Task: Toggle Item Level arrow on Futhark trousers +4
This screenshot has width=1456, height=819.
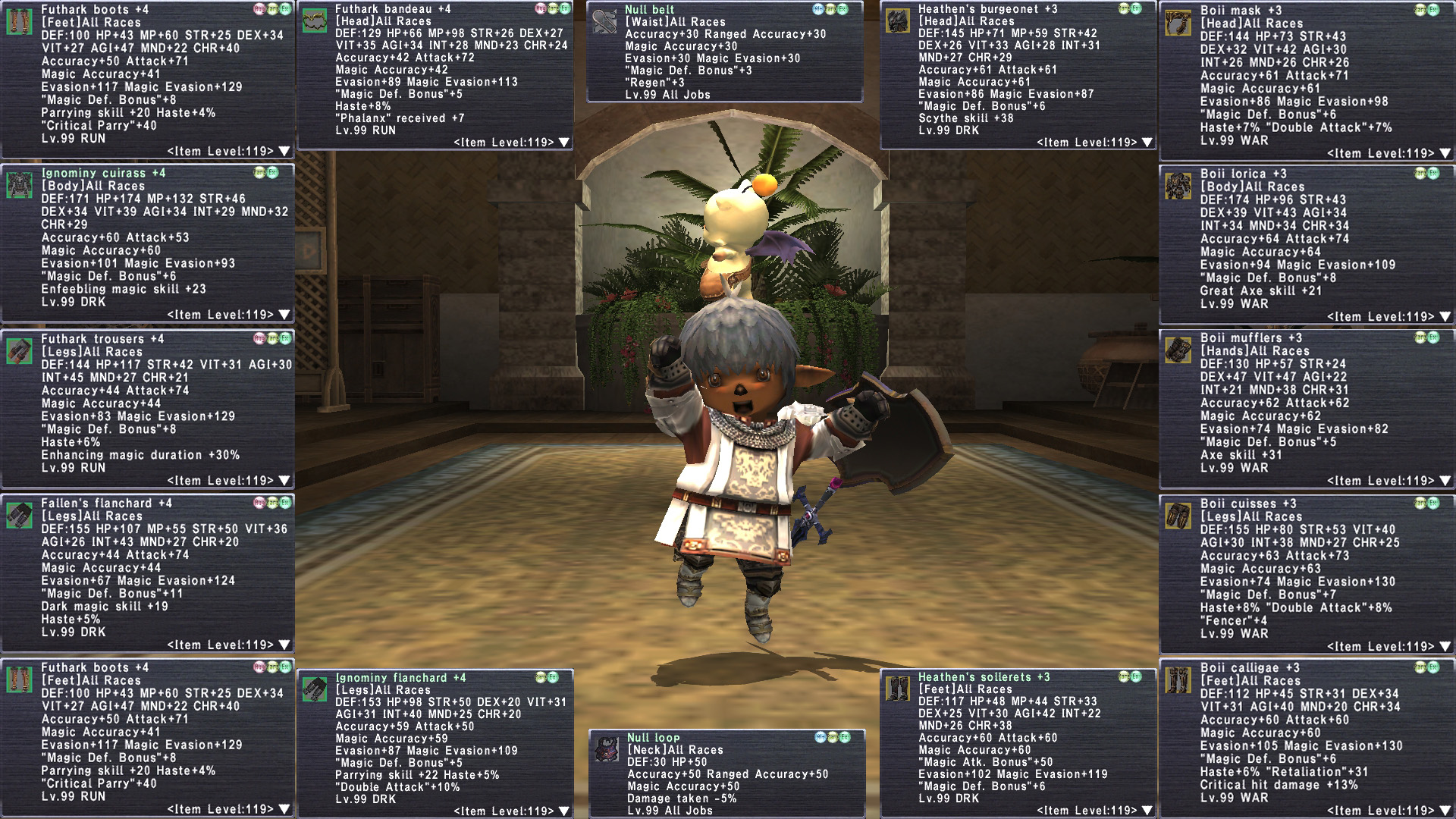Action: (x=284, y=481)
